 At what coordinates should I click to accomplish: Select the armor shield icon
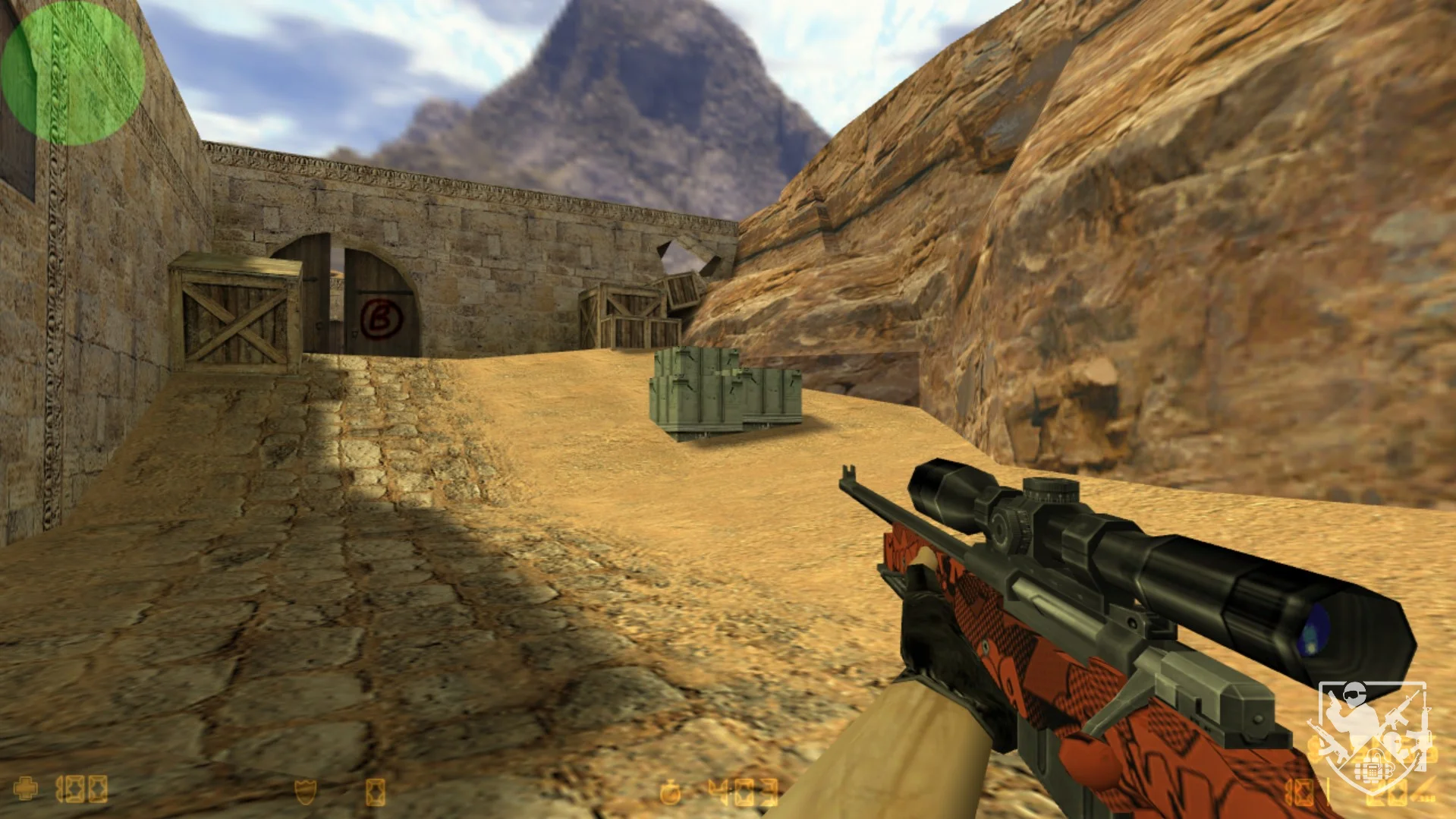click(x=306, y=792)
